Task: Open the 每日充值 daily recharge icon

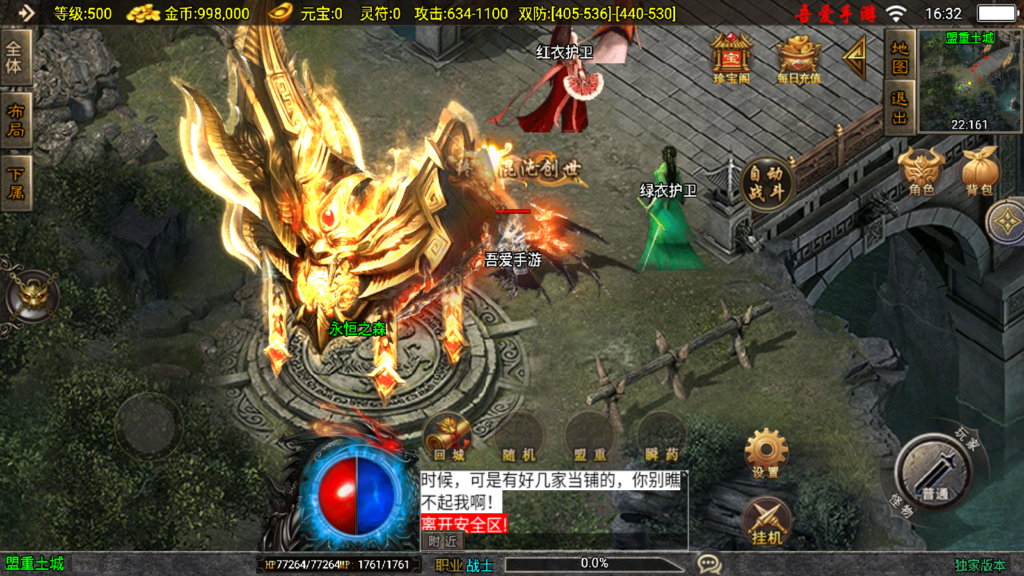Action: tap(797, 58)
